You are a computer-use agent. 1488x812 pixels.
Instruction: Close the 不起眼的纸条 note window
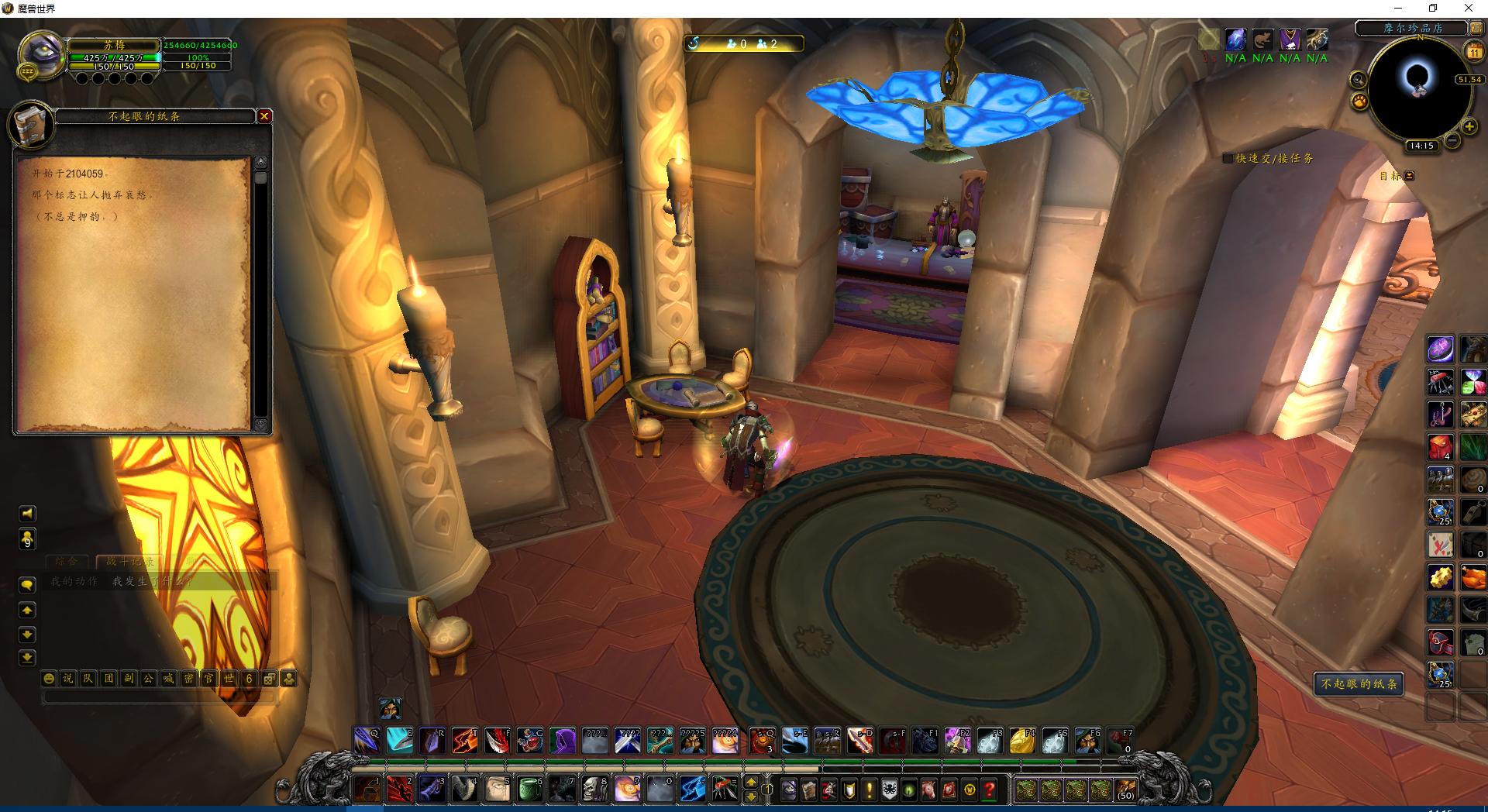click(264, 116)
